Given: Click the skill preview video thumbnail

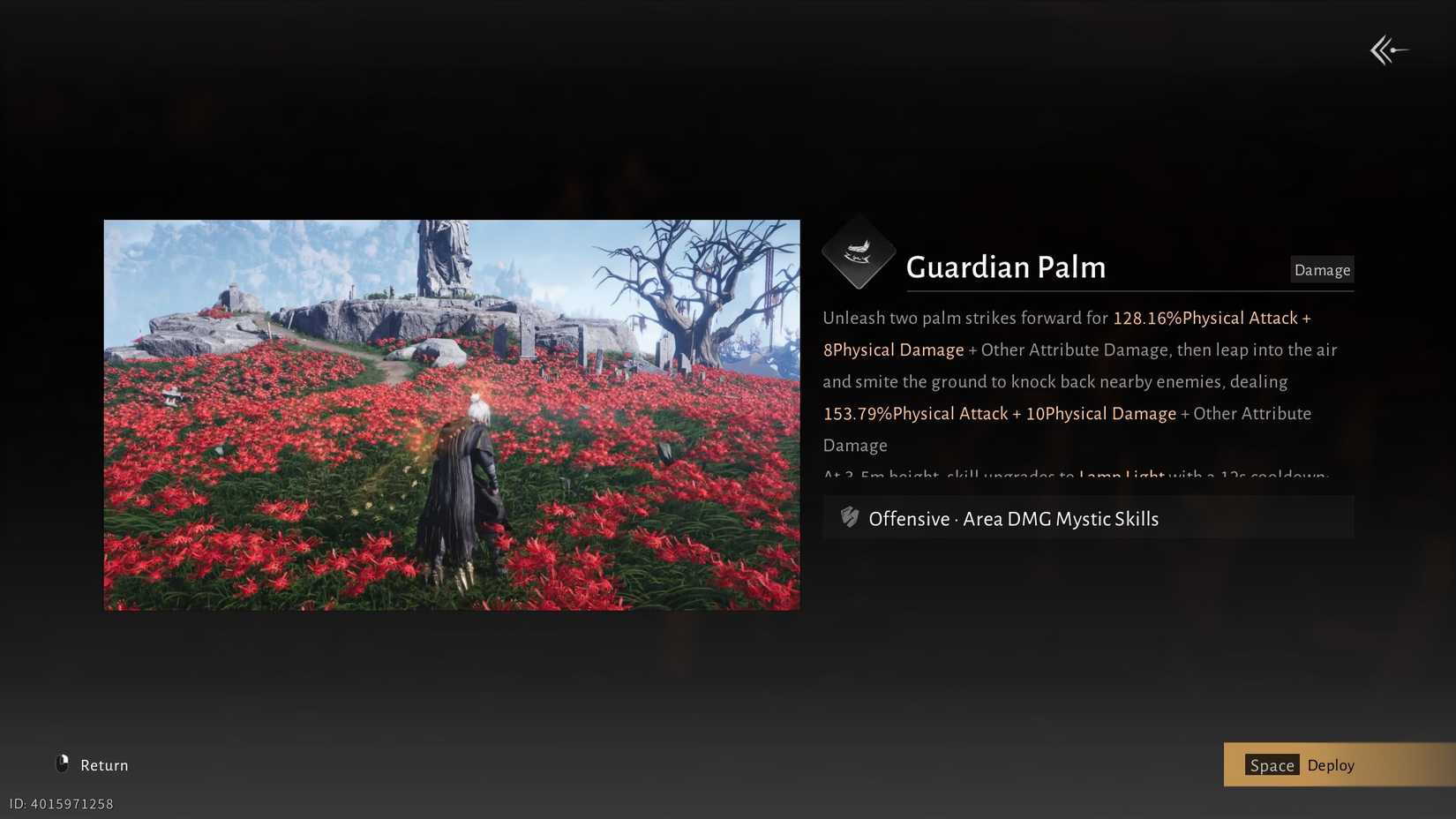Looking at the screenshot, I should (x=451, y=415).
